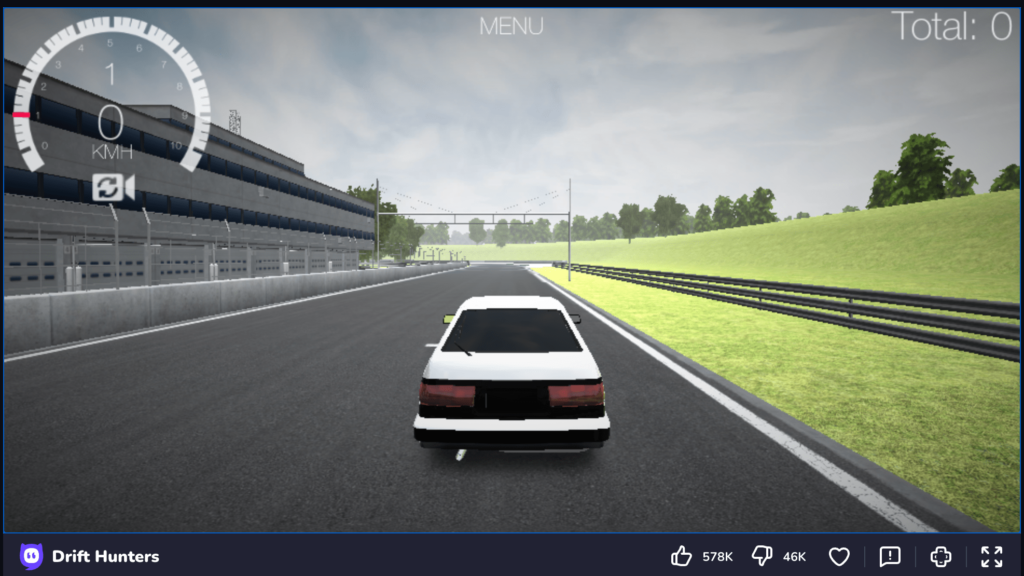Image resolution: width=1024 pixels, height=576 pixels.
Task: Enter fullscreen mode
Action: click(x=991, y=556)
